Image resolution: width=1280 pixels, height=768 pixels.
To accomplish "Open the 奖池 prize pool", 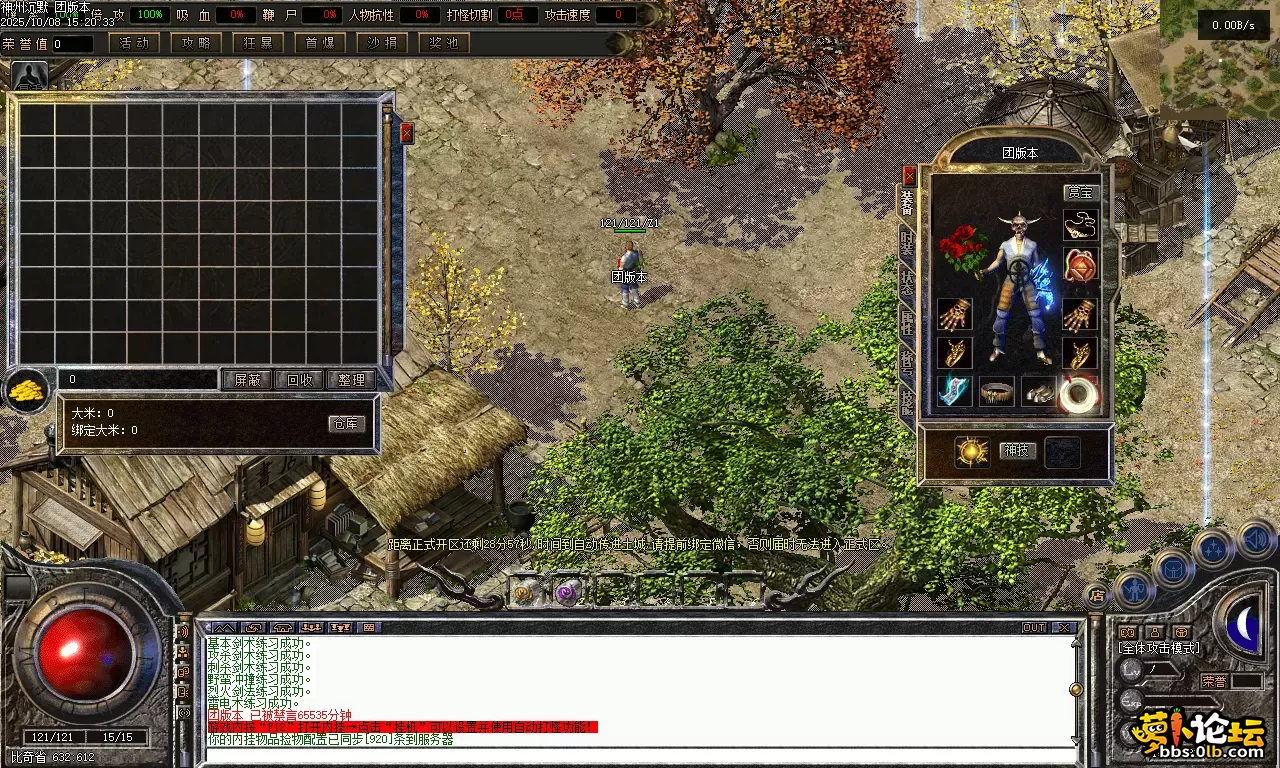I will [x=444, y=43].
